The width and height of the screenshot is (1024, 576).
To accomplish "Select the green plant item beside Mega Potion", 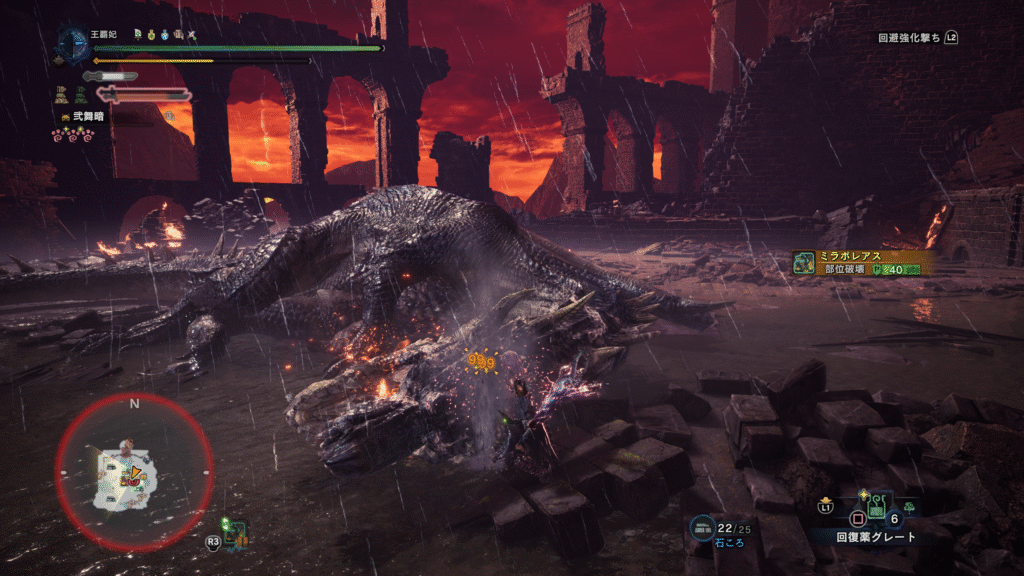I will (909, 508).
